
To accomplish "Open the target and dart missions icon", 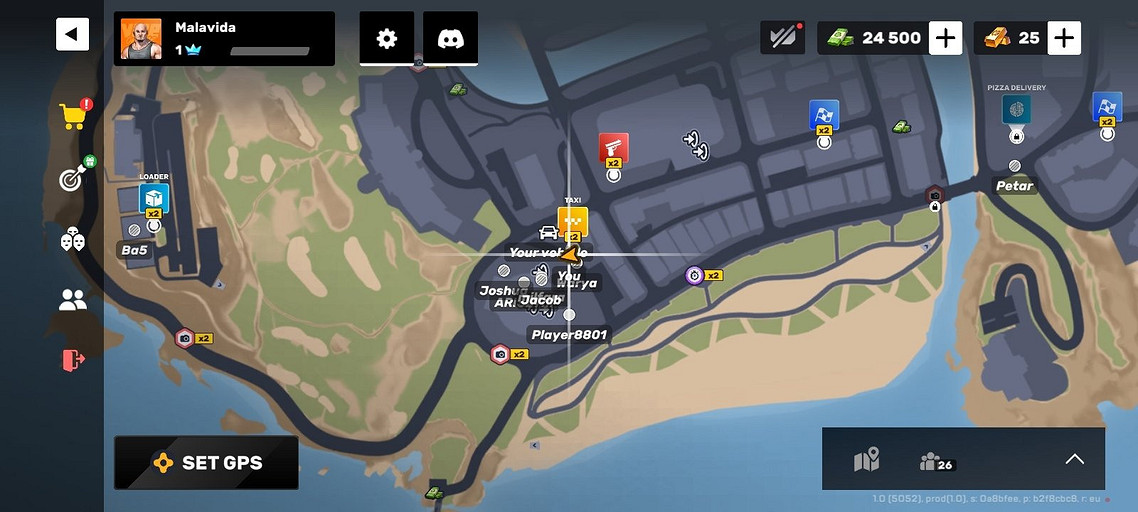I will pyautogui.click(x=73, y=178).
